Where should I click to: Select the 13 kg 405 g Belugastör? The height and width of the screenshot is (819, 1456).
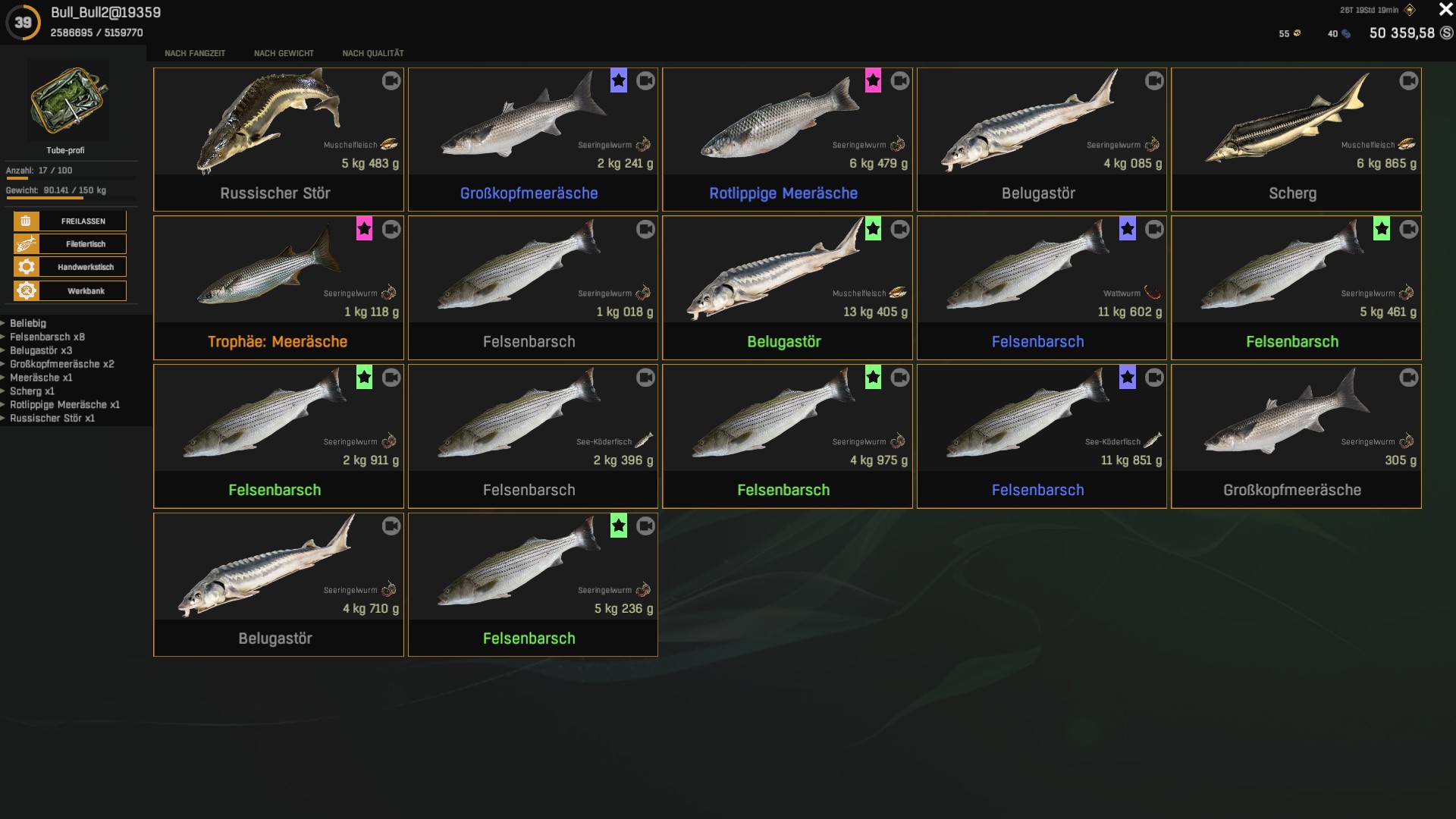coord(787,288)
